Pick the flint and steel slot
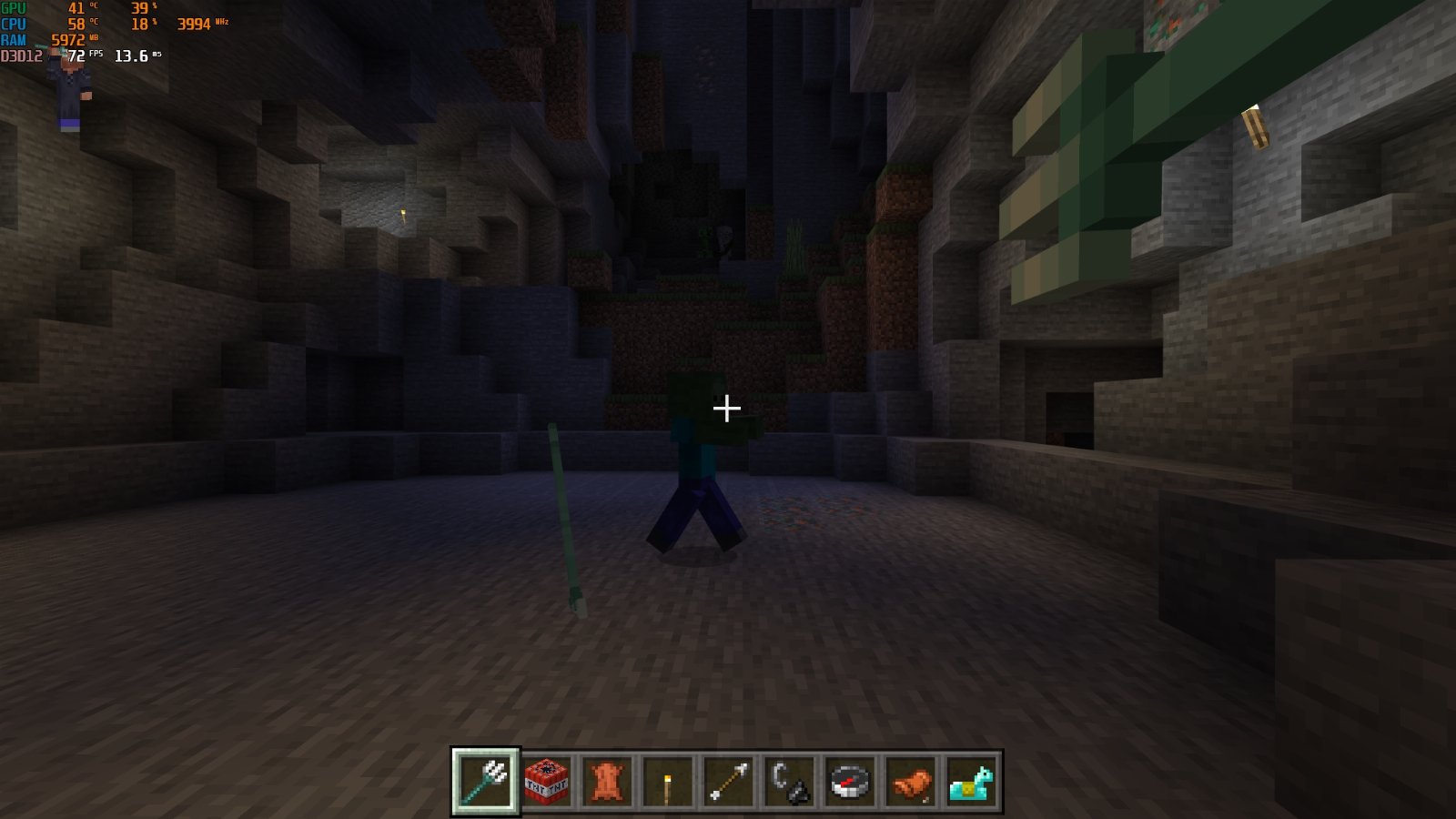 pos(789,781)
